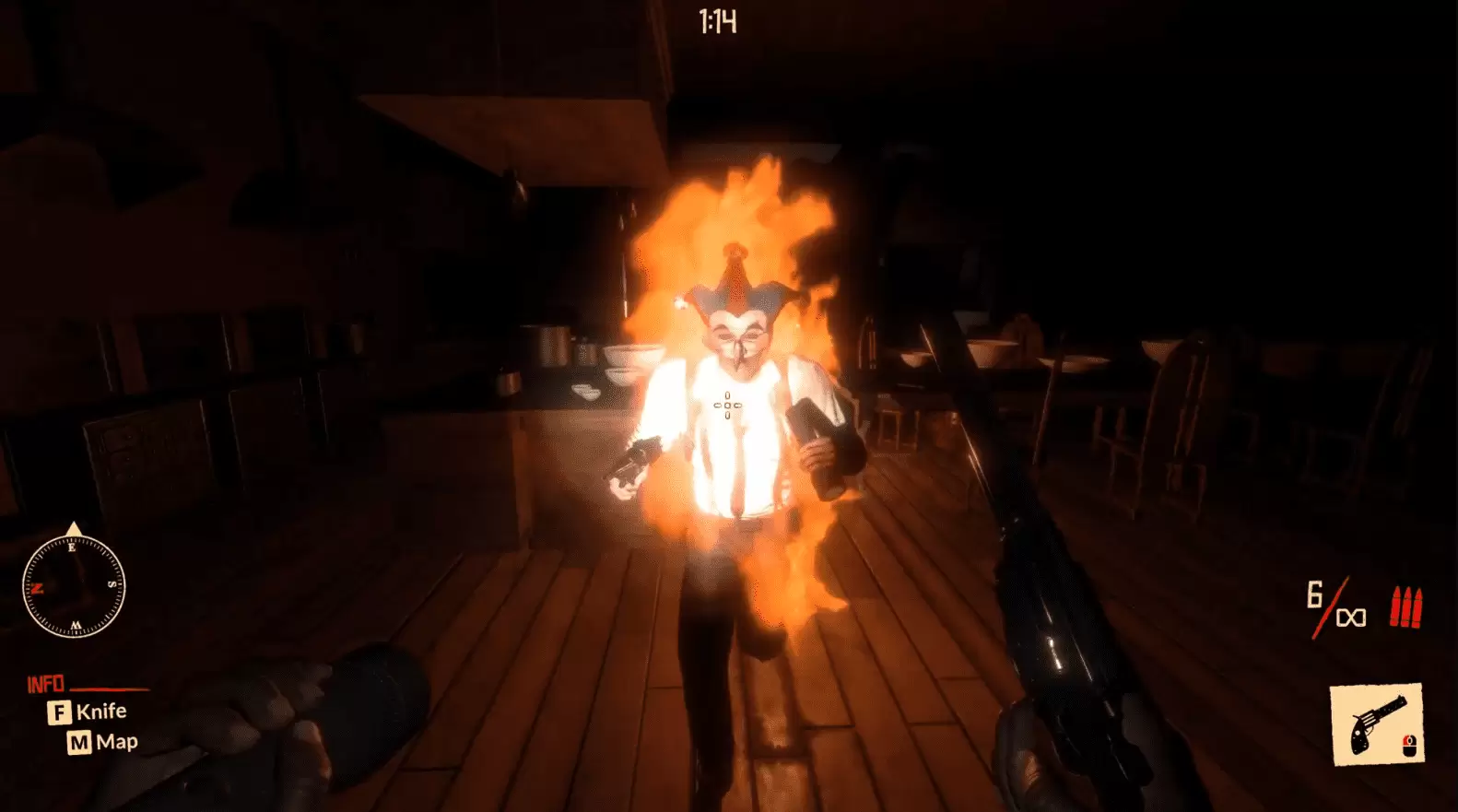Click the white compass needle pointing up

(x=74, y=529)
